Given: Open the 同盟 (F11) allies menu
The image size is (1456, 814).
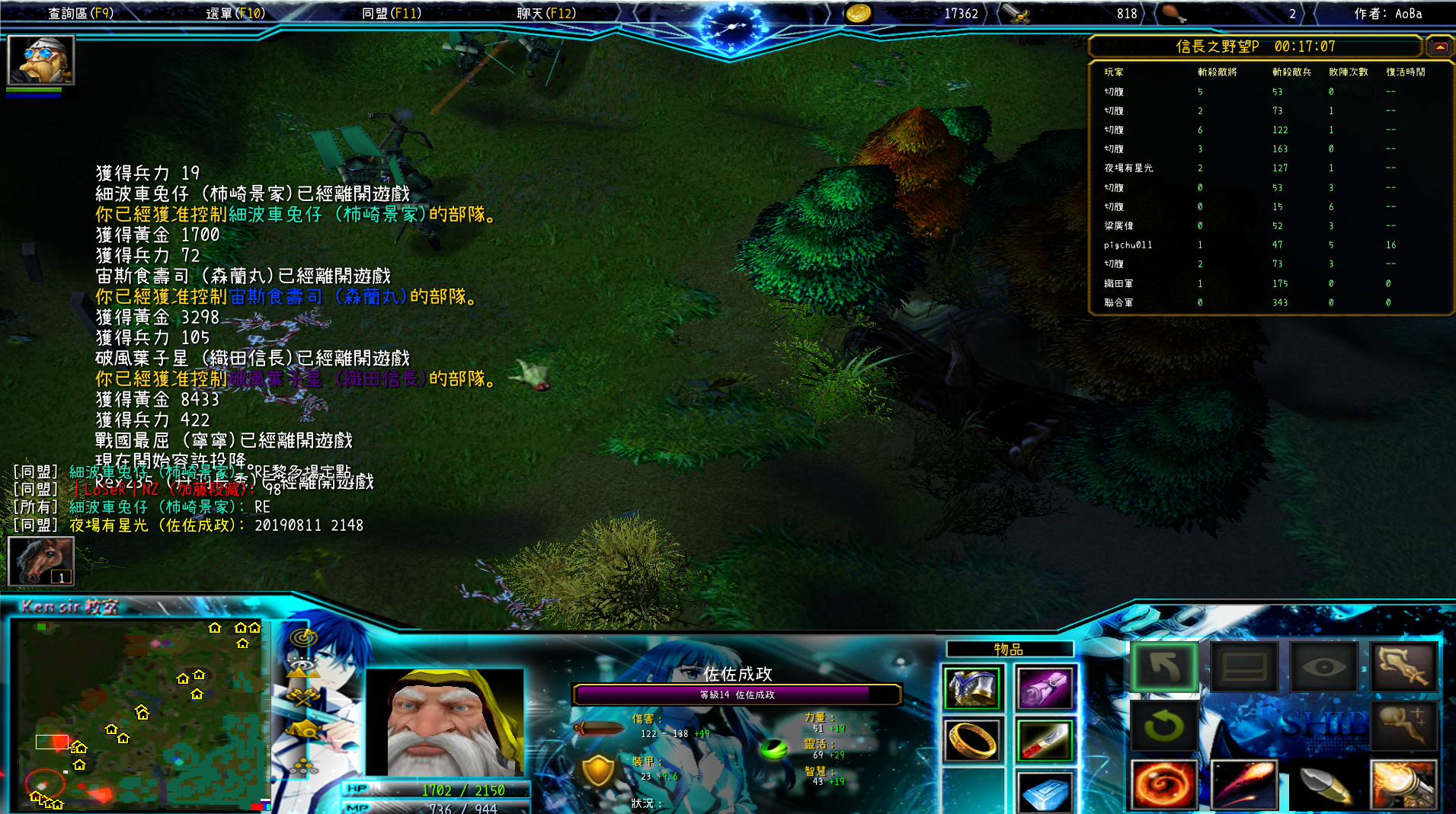Looking at the screenshot, I should 392,13.
